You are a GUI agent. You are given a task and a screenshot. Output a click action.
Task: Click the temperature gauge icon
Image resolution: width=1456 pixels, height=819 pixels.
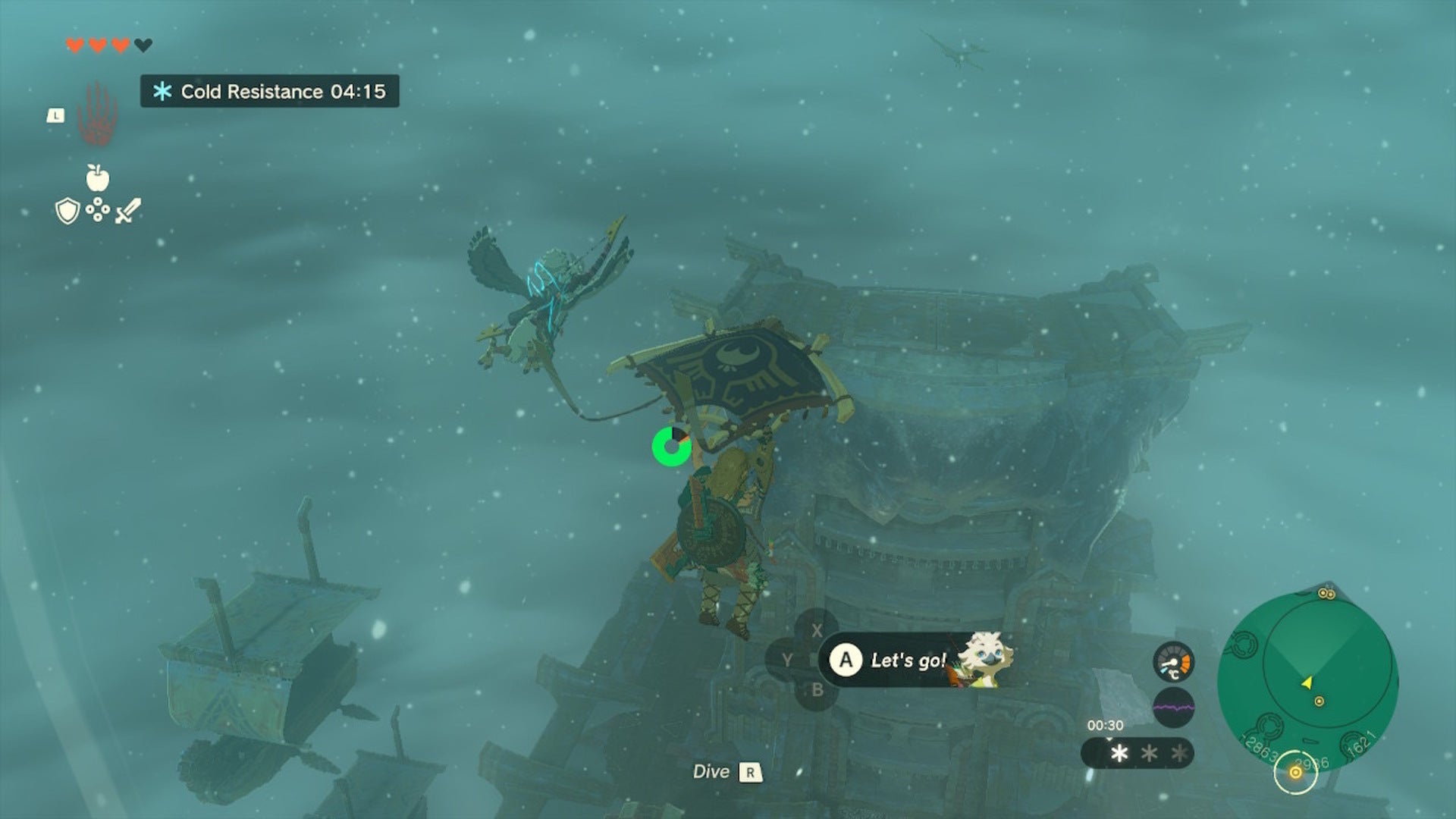point(1173,663)
